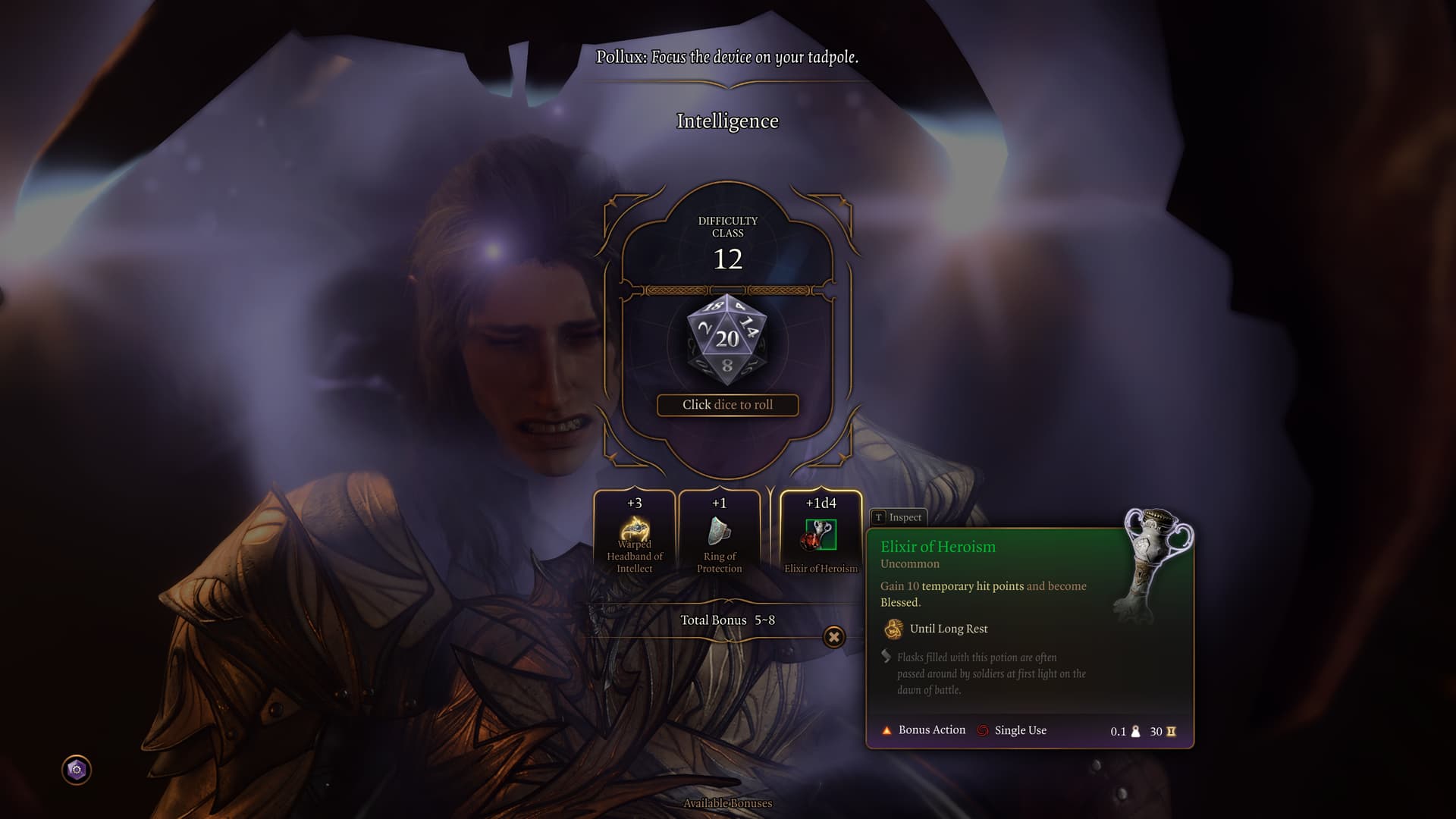Roll the d20 dice

coord(727,340)
